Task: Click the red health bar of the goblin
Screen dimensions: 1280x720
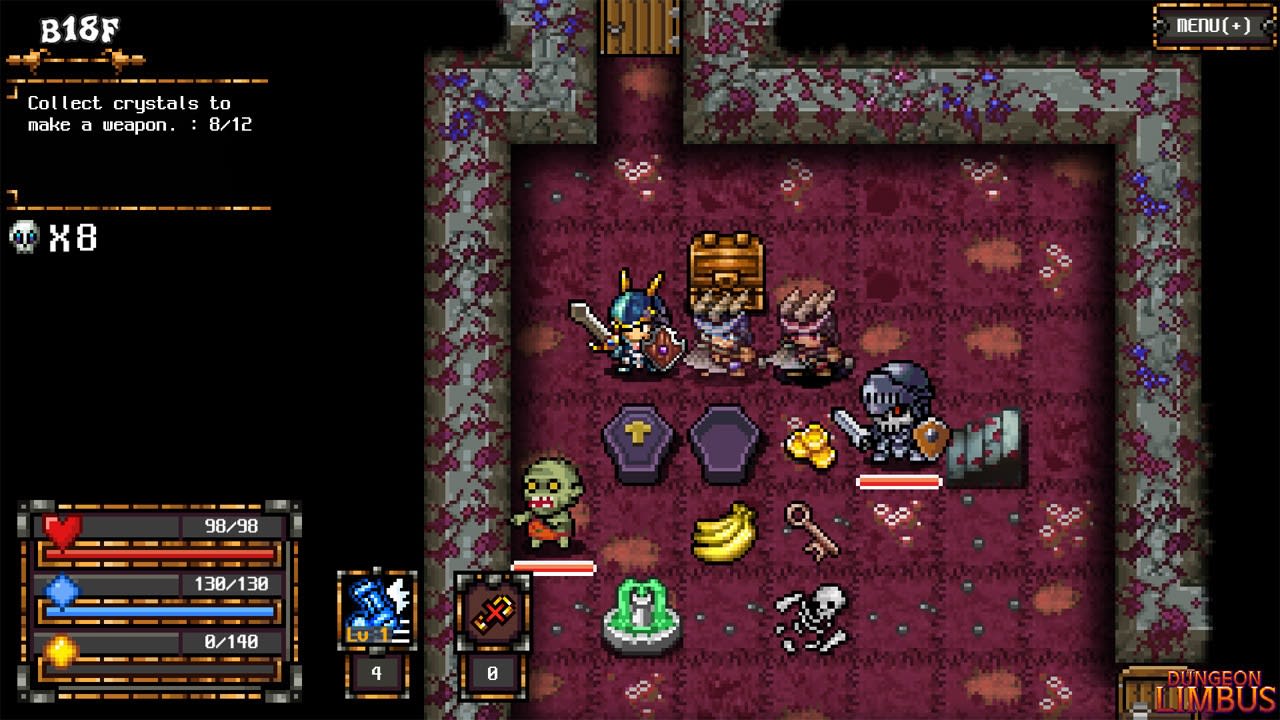Action: (x=553, y=566)
